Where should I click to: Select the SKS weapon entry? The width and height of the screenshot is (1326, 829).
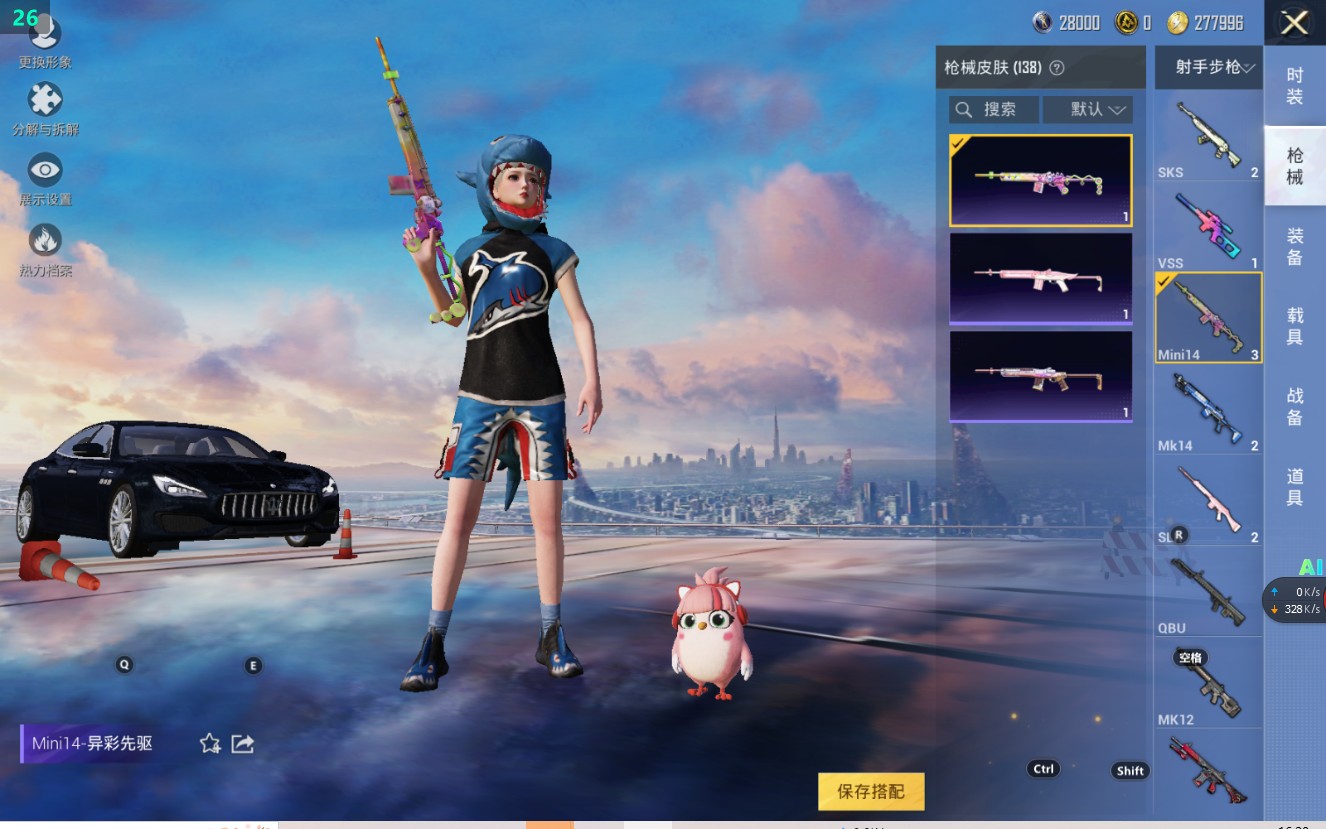(1208, 137)
